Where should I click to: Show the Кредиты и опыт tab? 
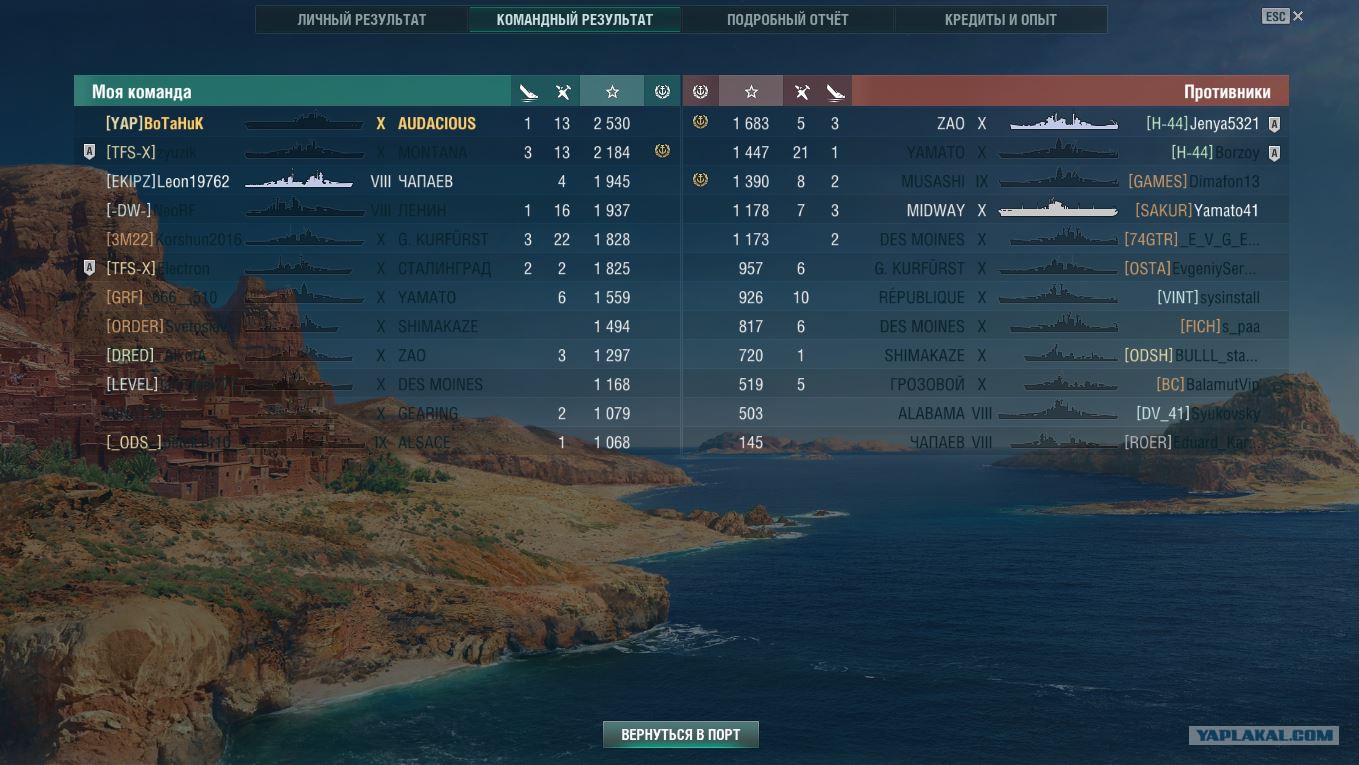1000,20
